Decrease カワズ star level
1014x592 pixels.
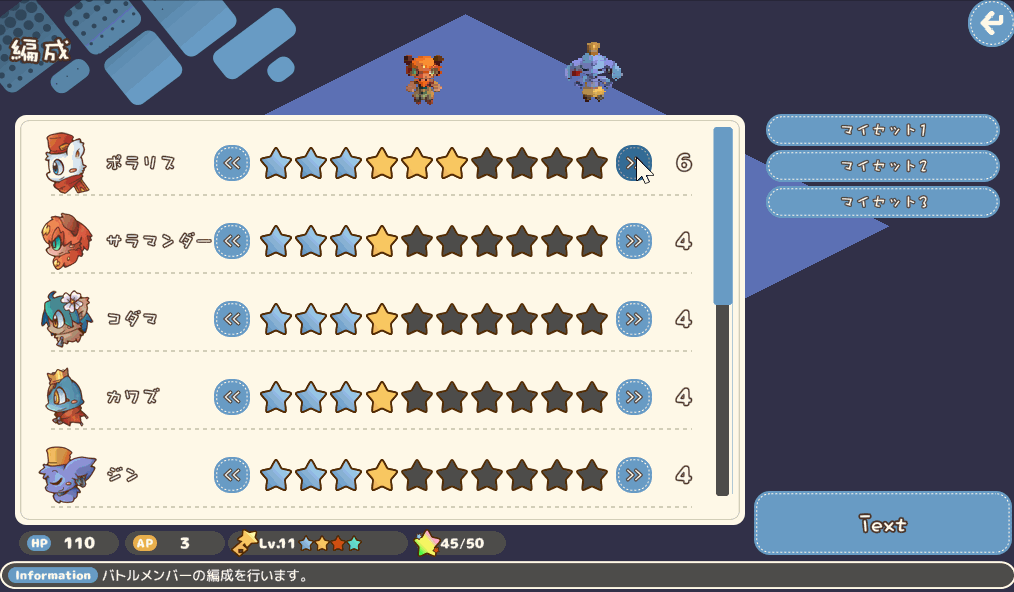pyautogui.click(x=232, y=397)
